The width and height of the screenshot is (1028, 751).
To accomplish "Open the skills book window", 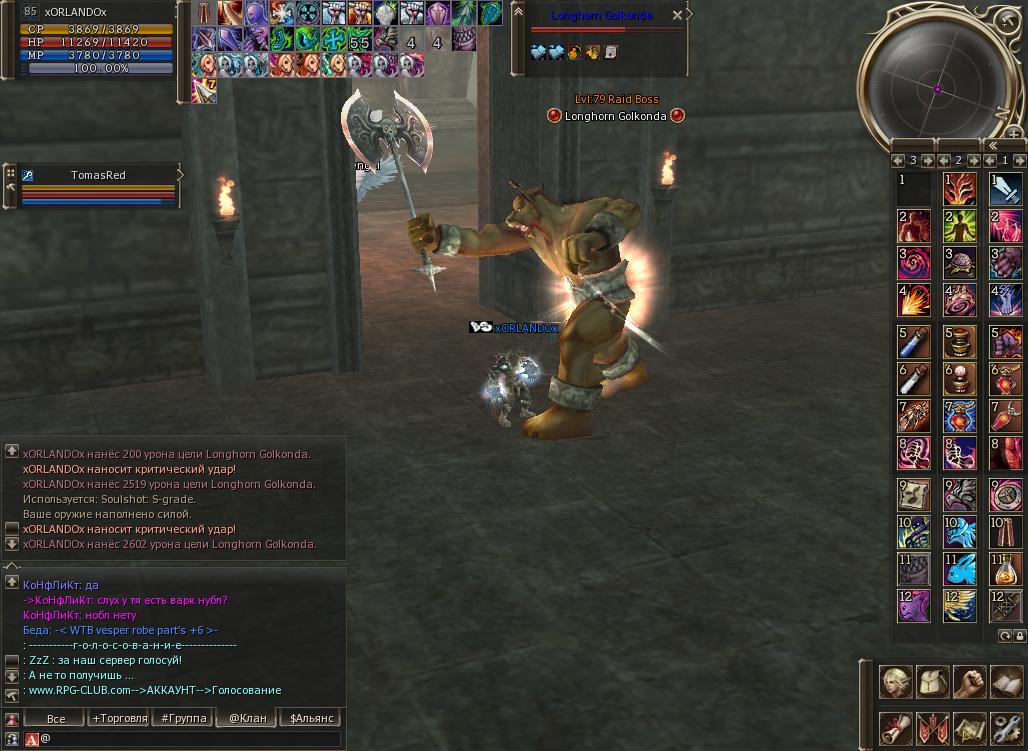I will point(1007,682).
